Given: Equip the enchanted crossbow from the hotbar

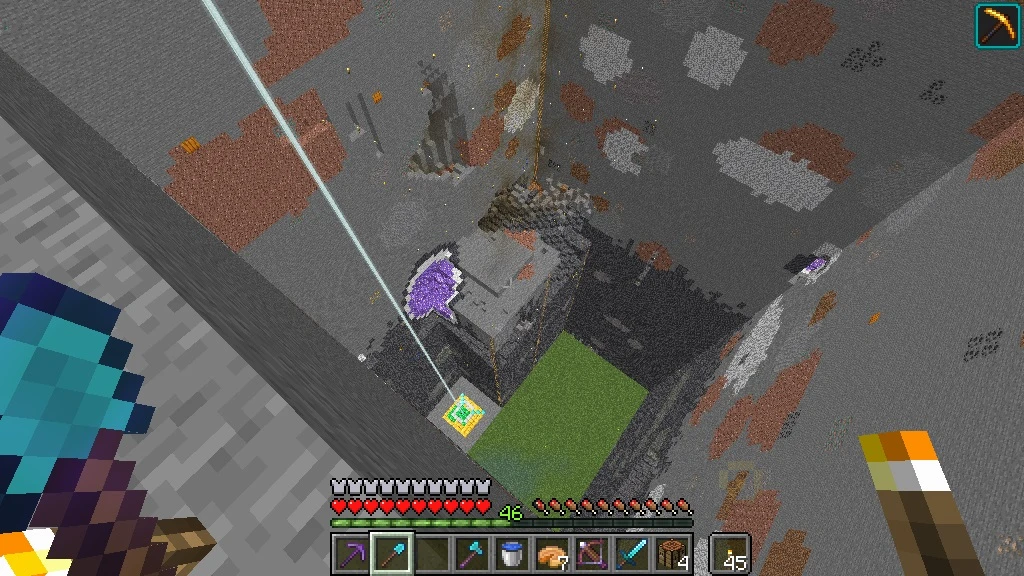Looking at the screenshot, I should [x=593, y=553].
